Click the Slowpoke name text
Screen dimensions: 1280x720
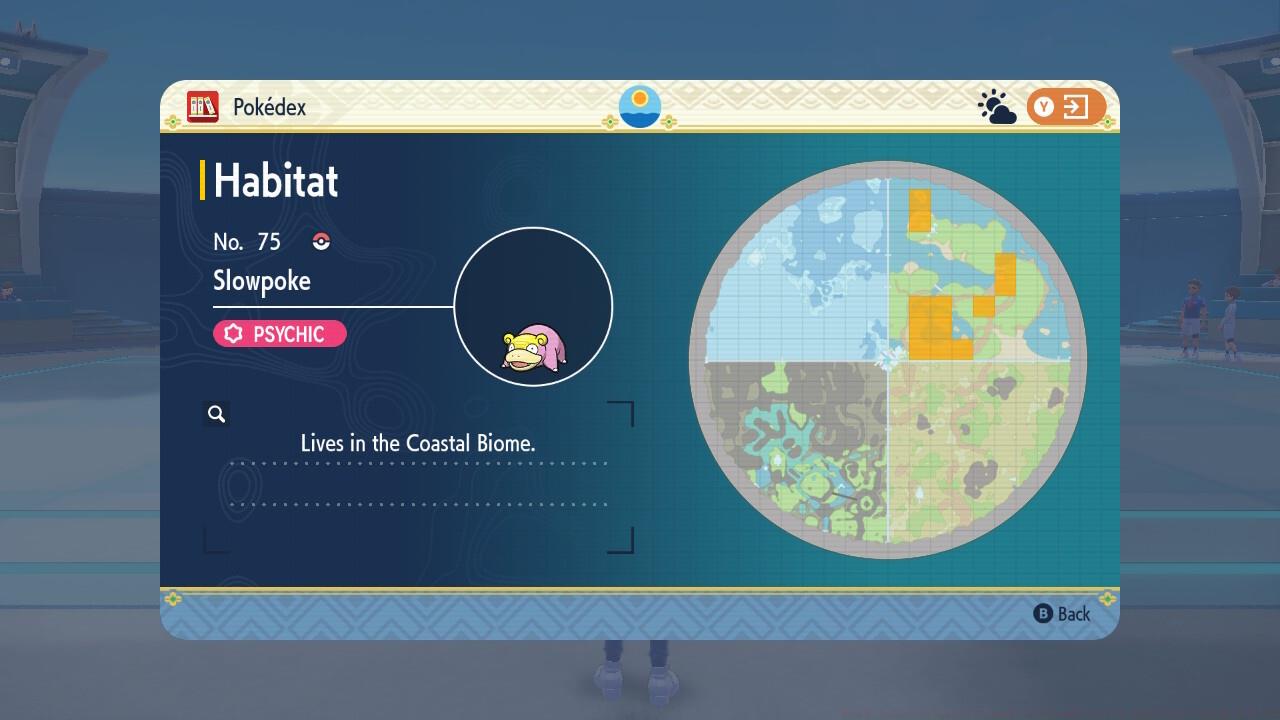point(263,281)
